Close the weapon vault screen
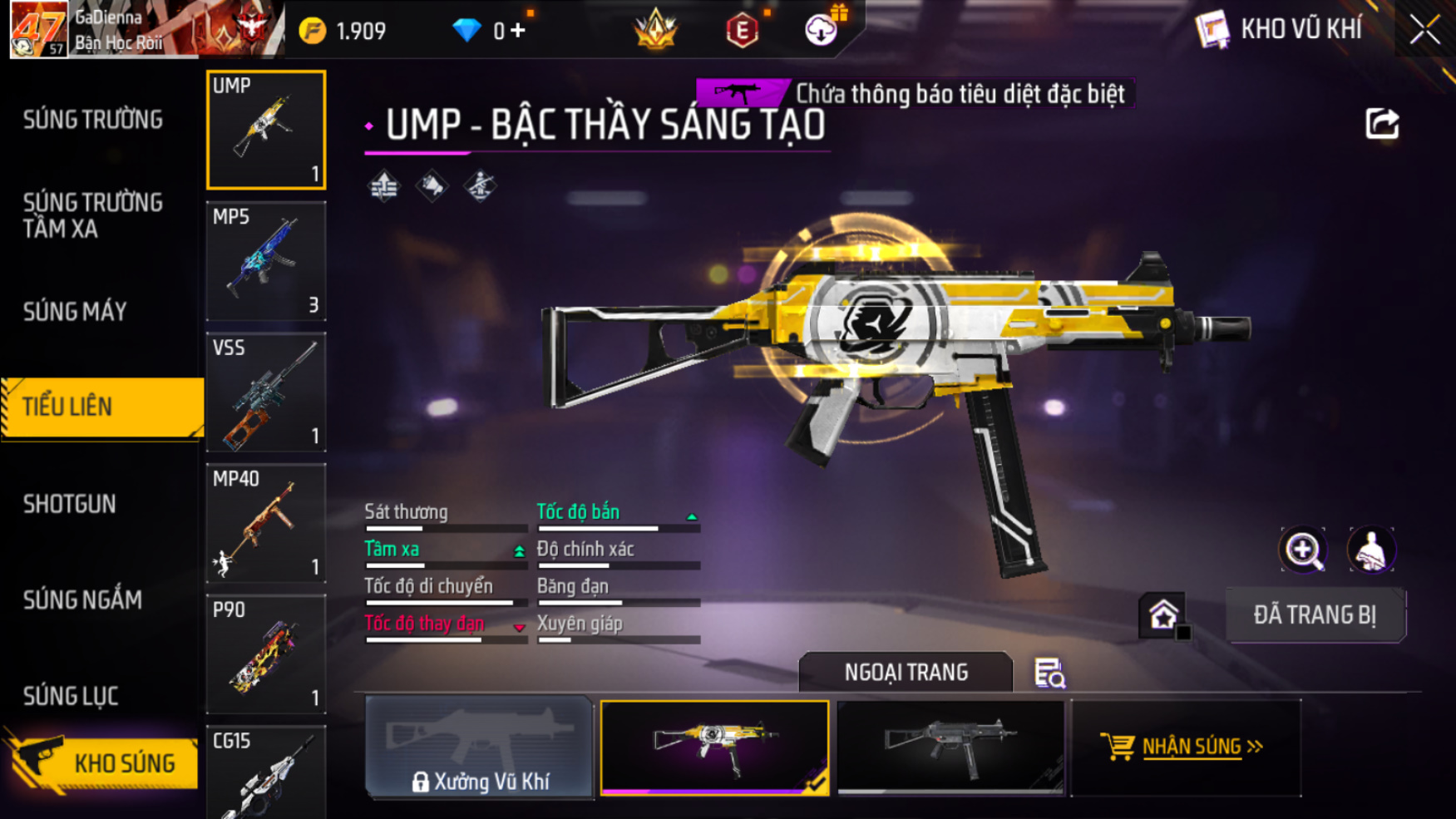The image size is (1456, 819). tap(1424, 31)
